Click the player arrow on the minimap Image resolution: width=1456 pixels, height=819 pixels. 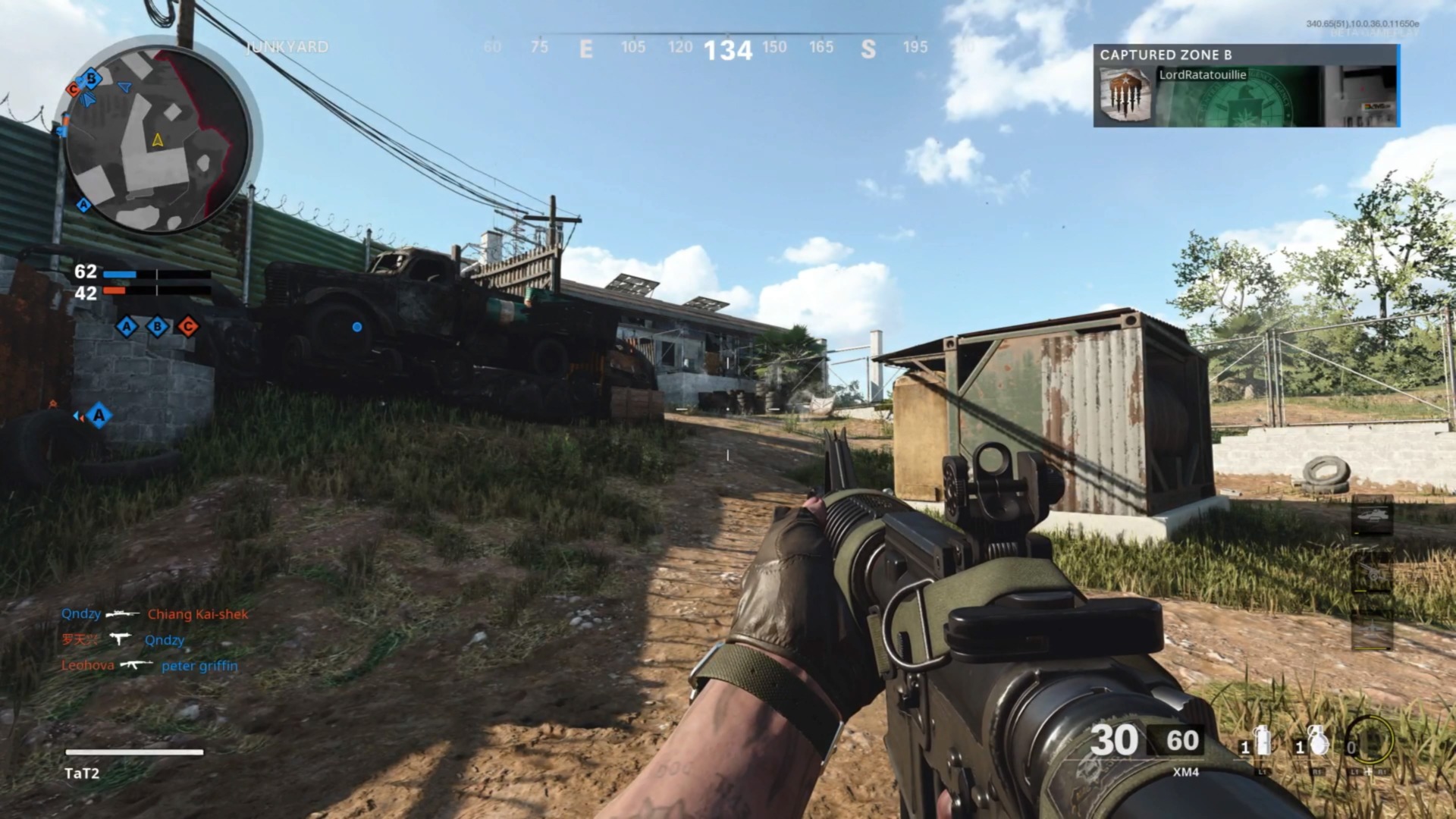157,140
